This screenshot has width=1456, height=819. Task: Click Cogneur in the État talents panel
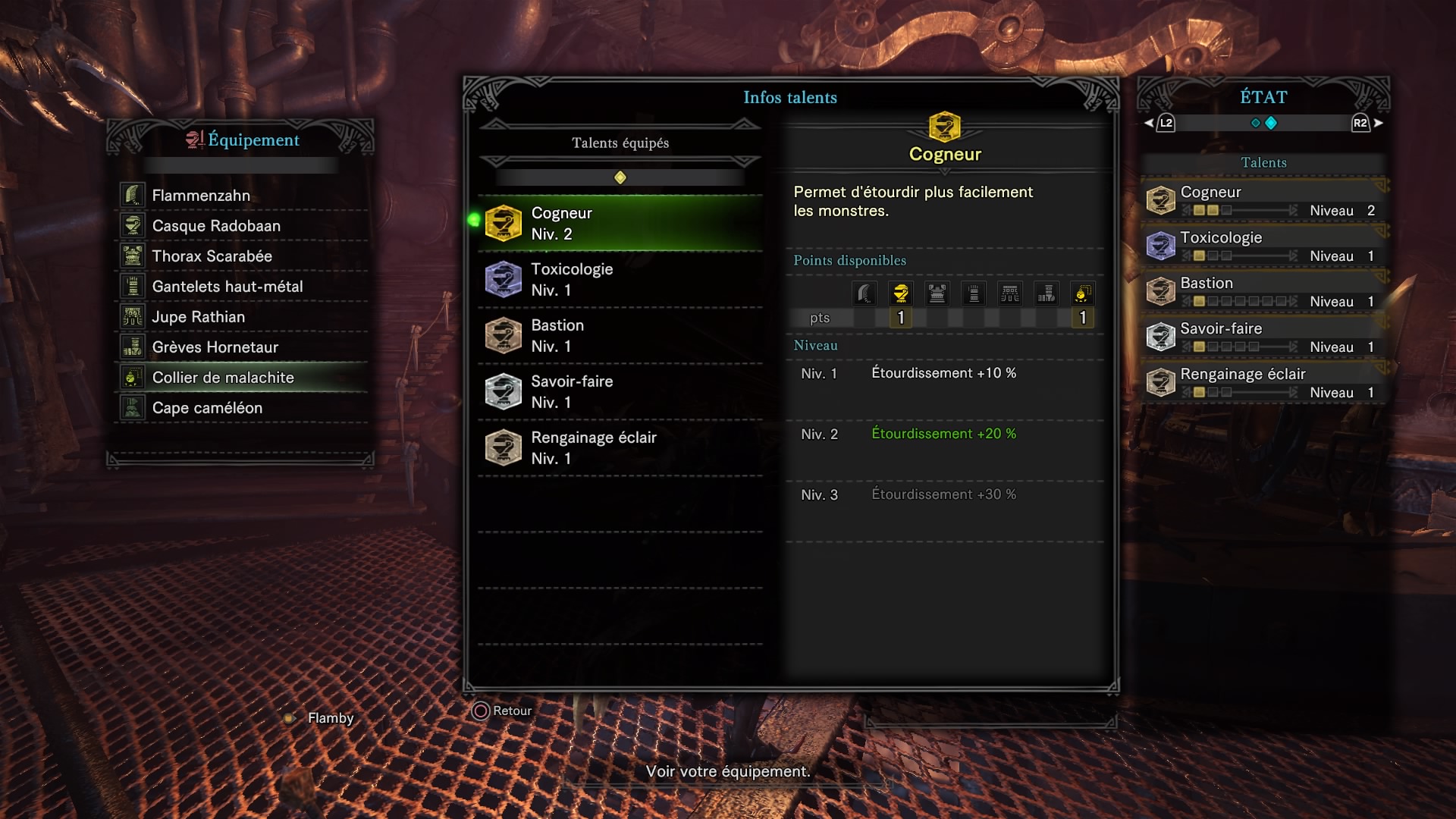click(x=1262, y=201)
